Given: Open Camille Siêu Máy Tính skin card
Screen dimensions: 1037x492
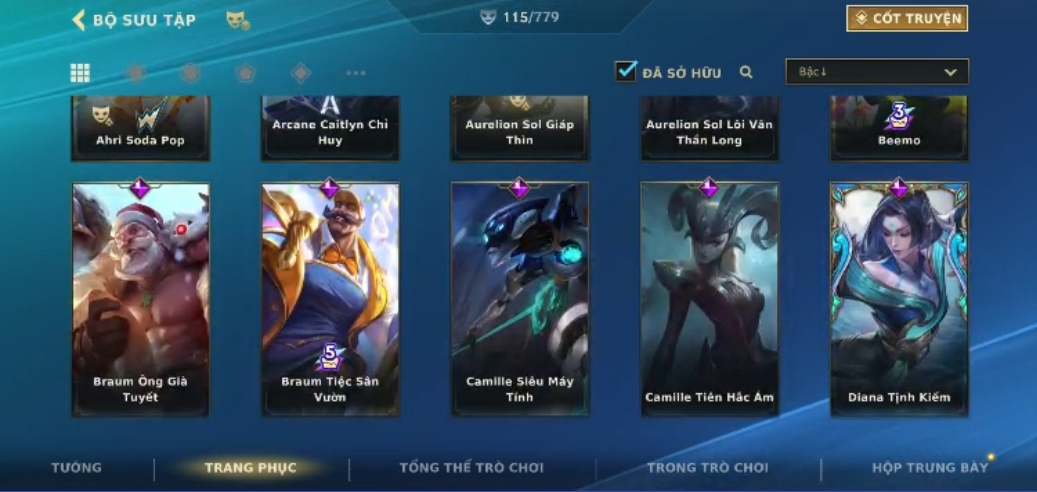Looking at the screenshot, I should click(520, 298).
